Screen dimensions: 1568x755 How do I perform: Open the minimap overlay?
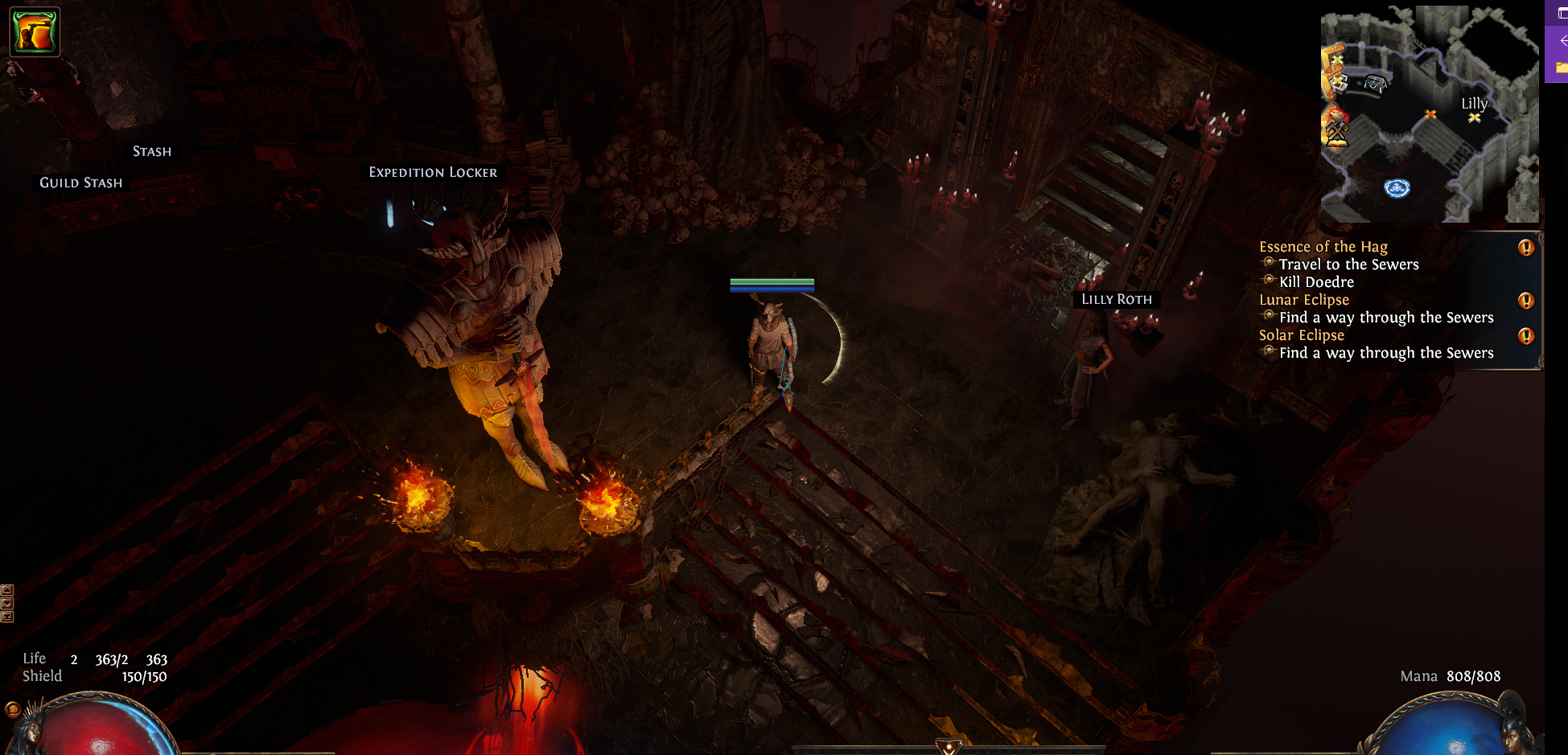pyautogui.click(x=1429, y=114)
